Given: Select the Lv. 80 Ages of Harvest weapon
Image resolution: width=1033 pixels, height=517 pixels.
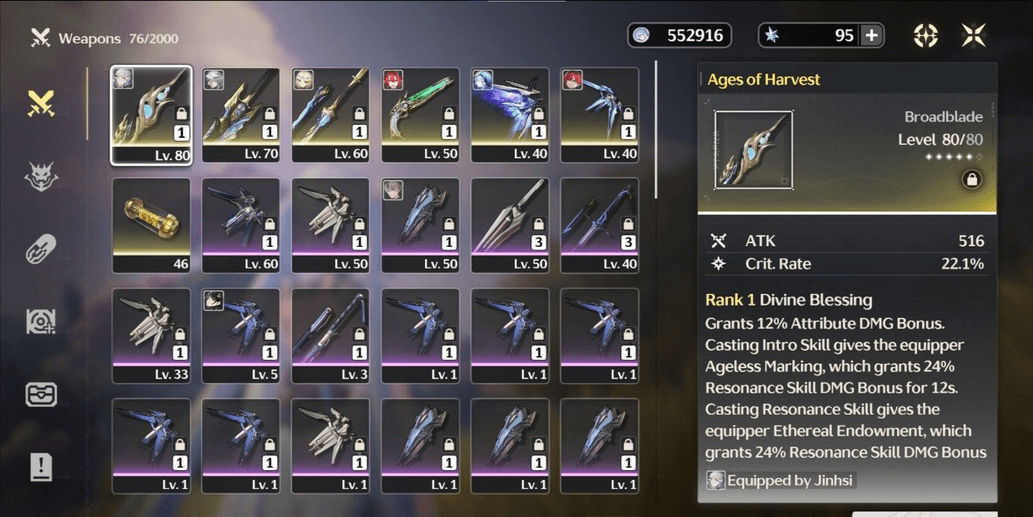Looking at the screenshot, I should (151, 114).
